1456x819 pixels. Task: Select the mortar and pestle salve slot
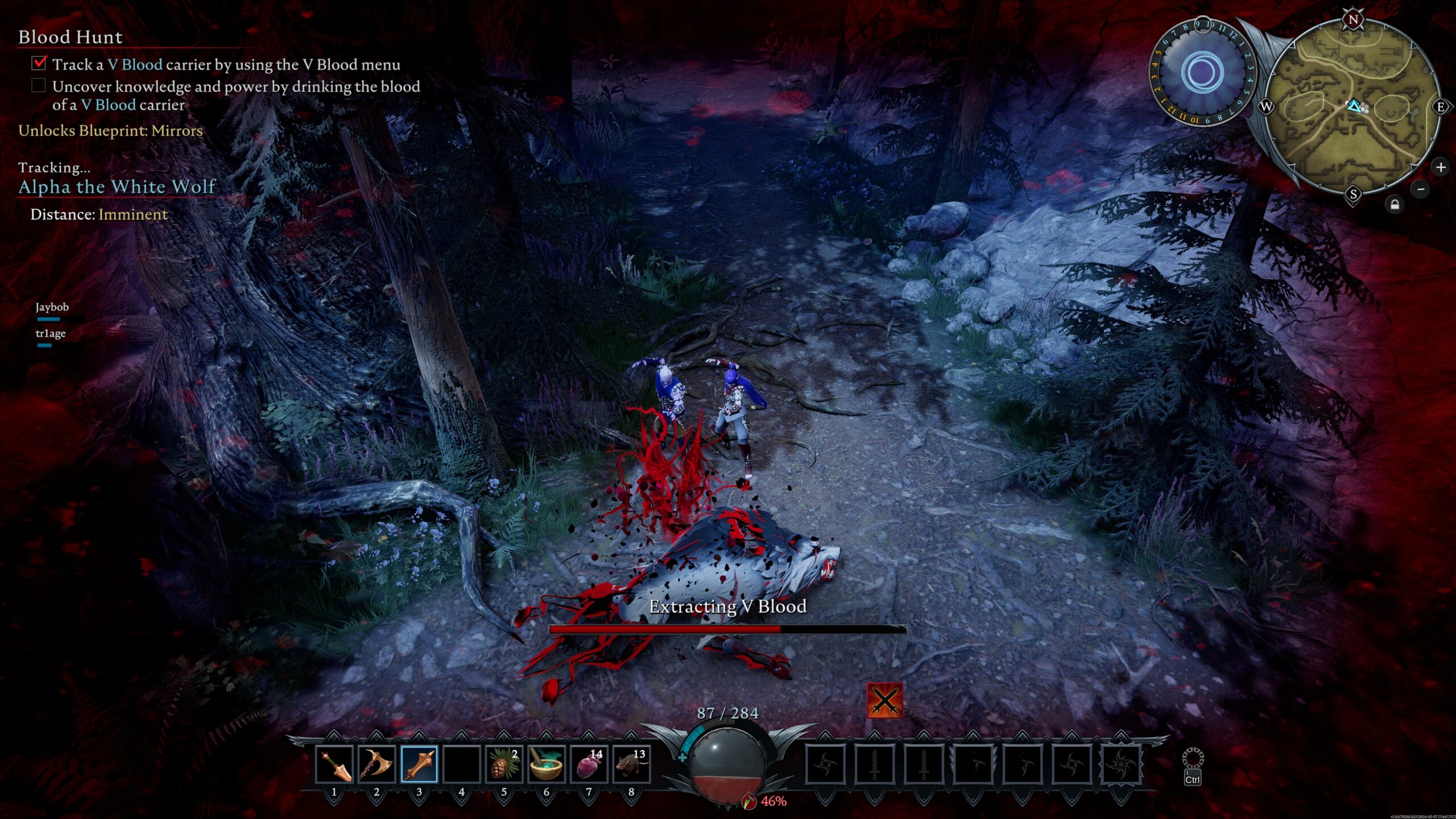[x=547, y=764]
